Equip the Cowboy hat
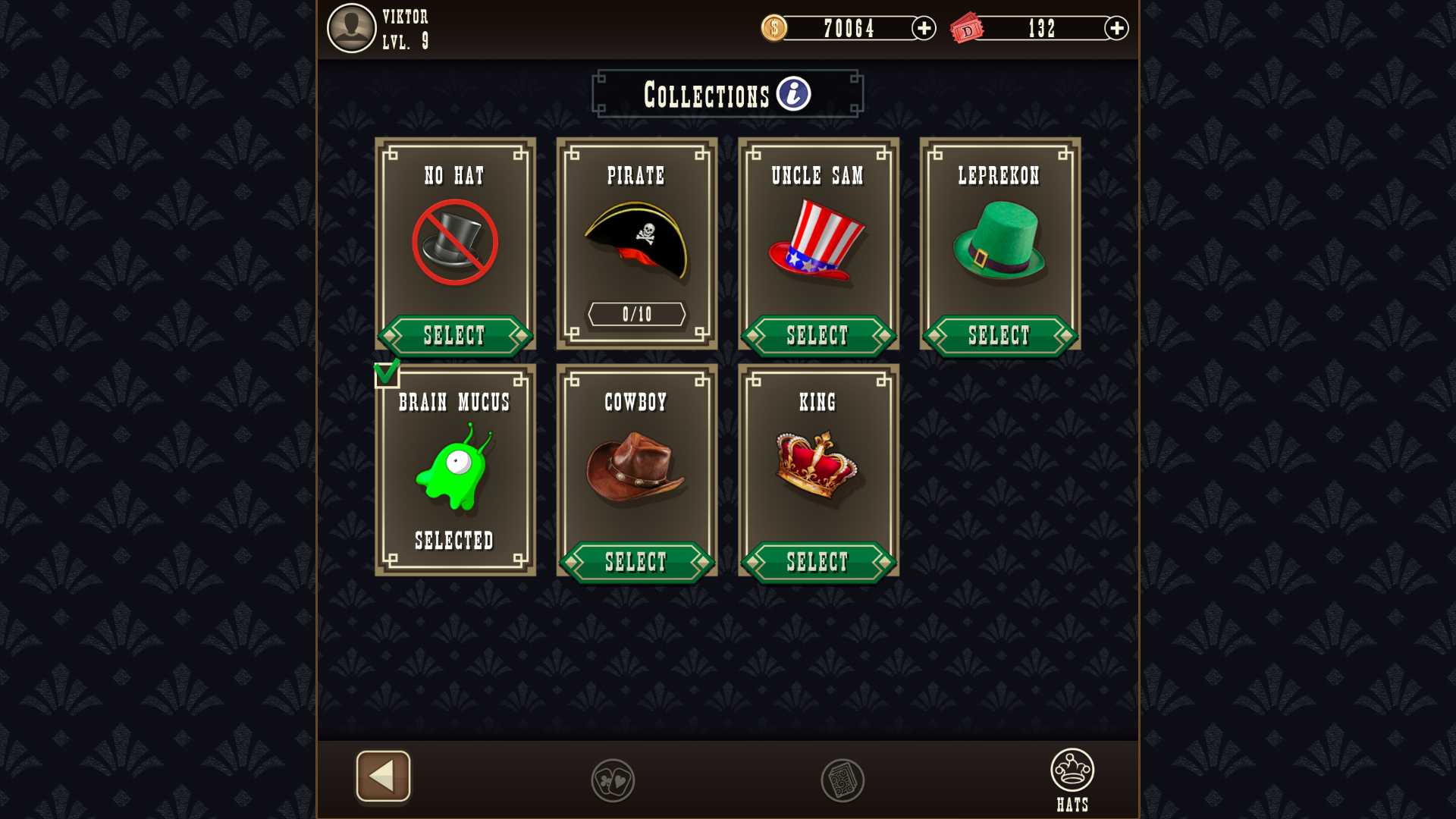This screenshot has height=819, width=1456. click(636, 562)
